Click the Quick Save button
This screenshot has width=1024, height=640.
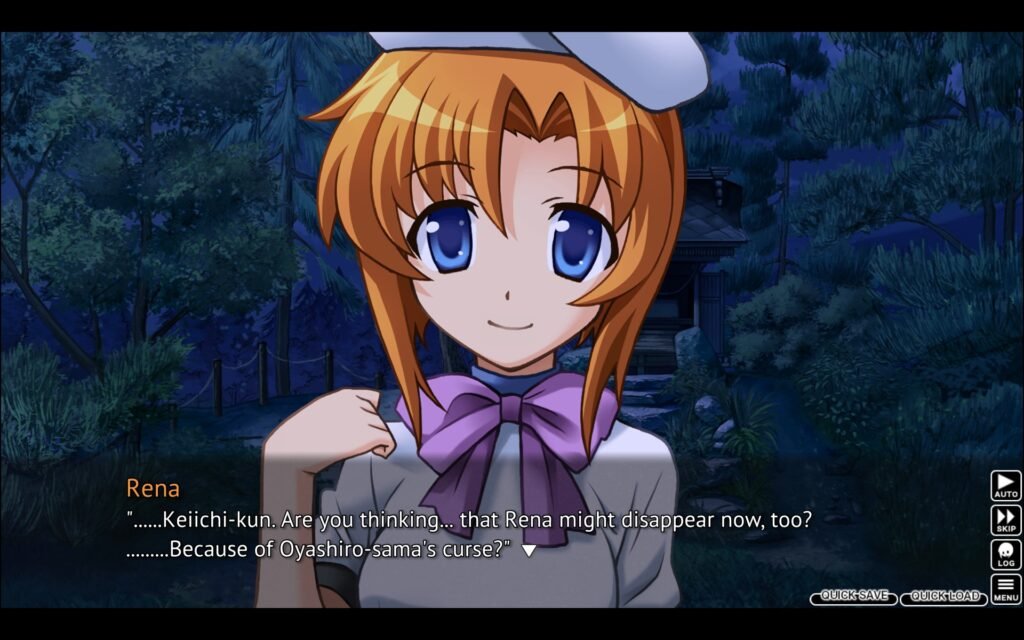pos(854,596)
